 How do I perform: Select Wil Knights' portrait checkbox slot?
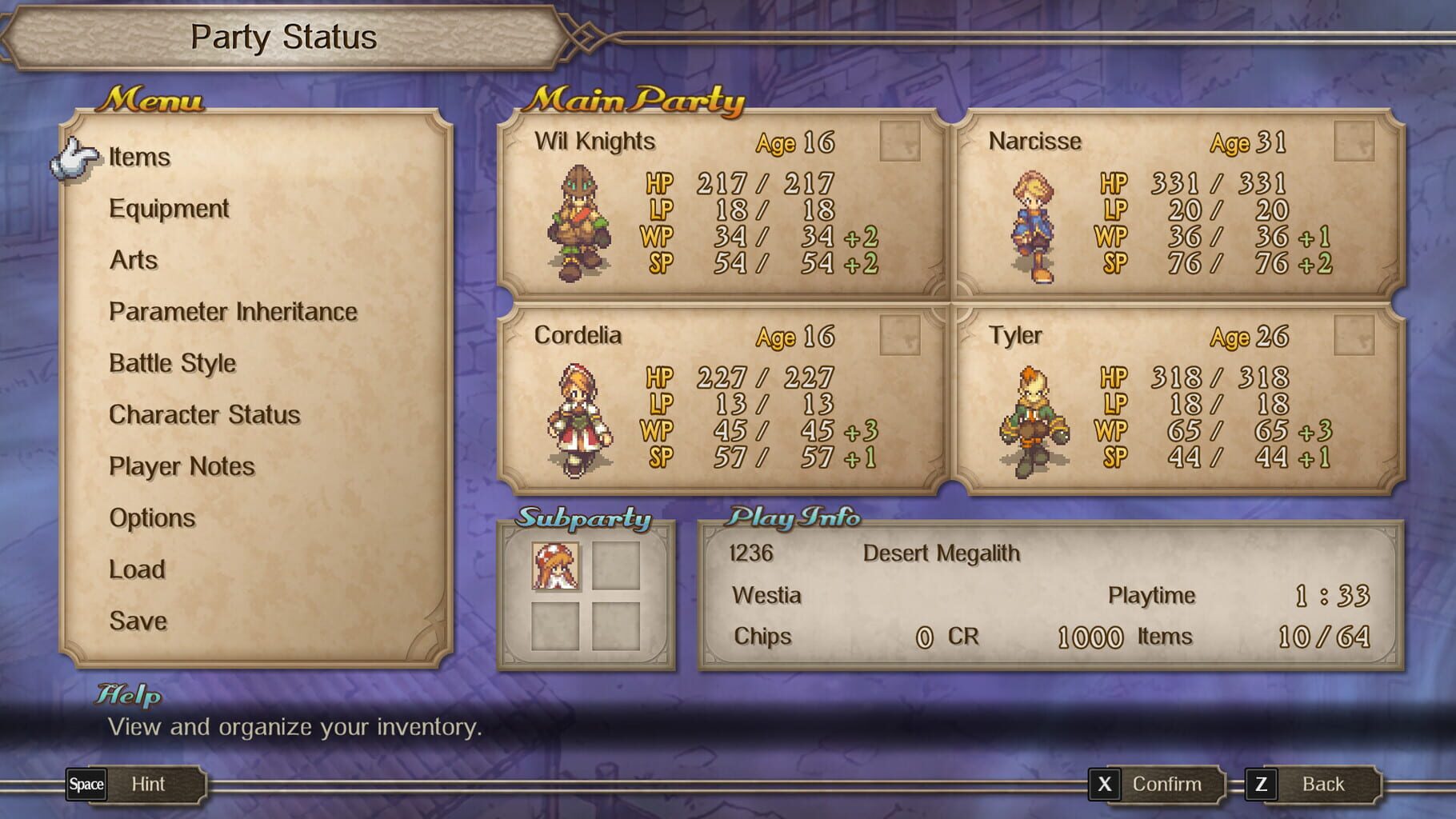(900, 140)
